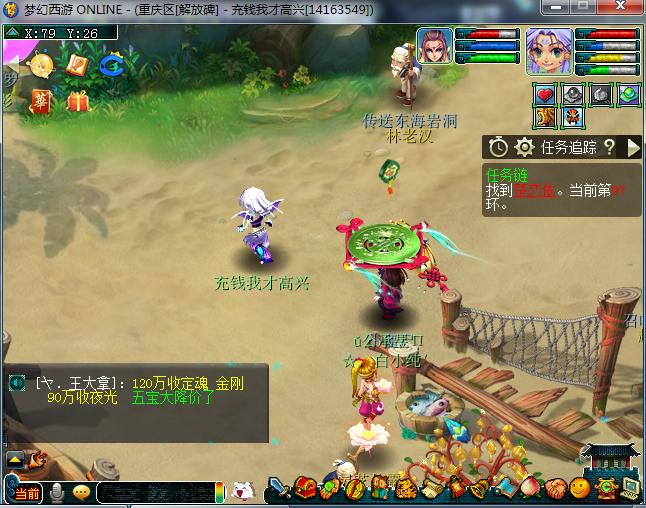Open the orange guide book icon
646x508 pixels.
78,65
